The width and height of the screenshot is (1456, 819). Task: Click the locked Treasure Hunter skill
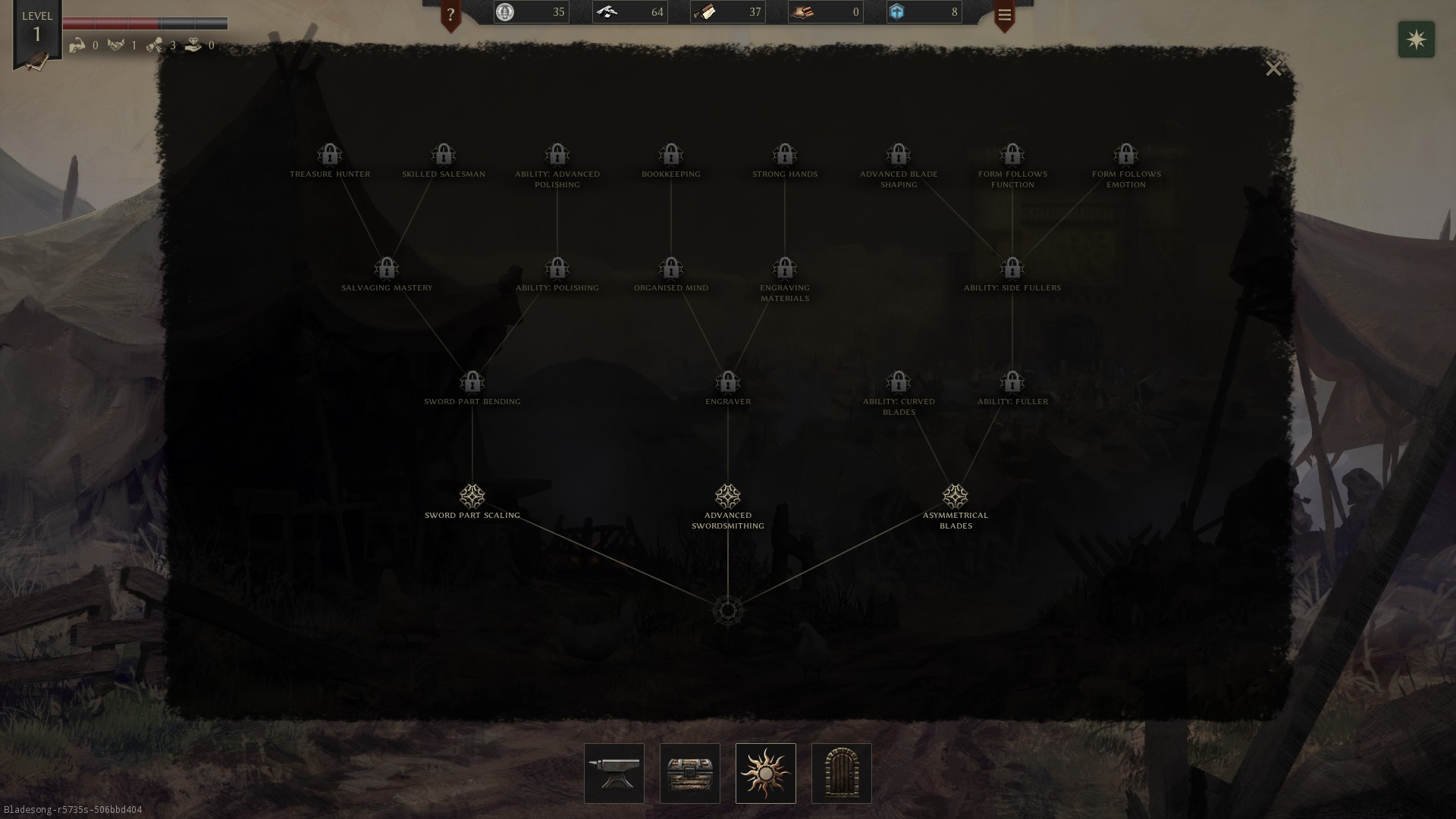tap(330, 155)
